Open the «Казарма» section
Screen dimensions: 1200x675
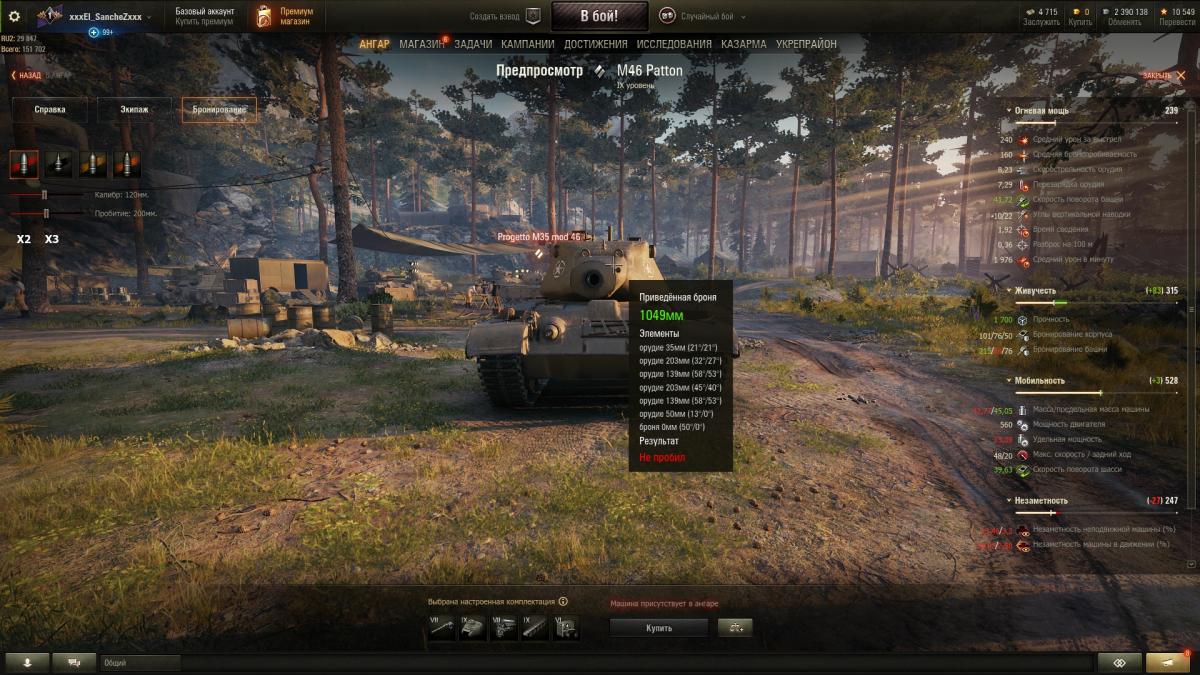click(744, 44)
